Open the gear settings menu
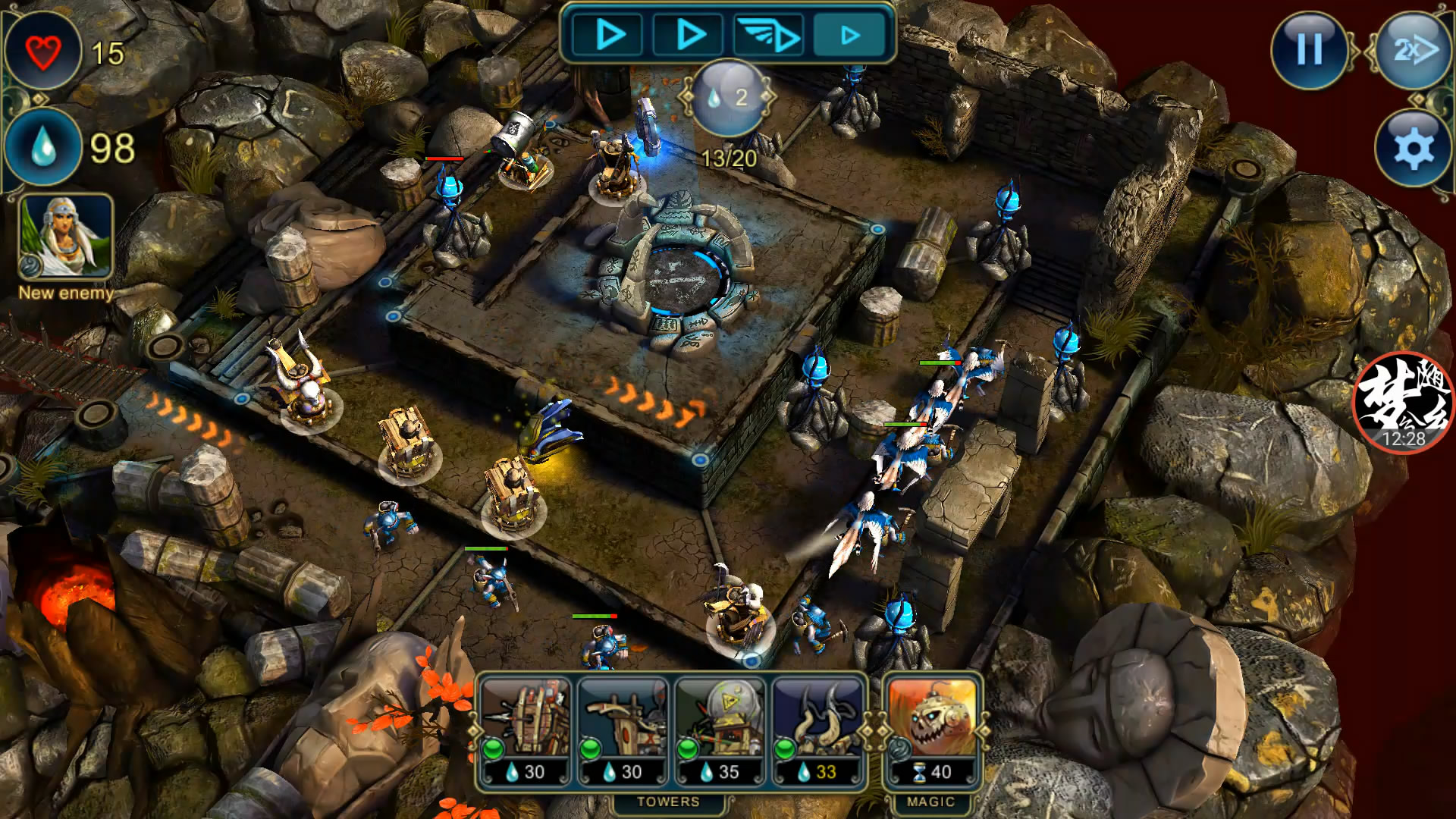This screenshot has width=1456, height=819. [x=1413, y=149]
